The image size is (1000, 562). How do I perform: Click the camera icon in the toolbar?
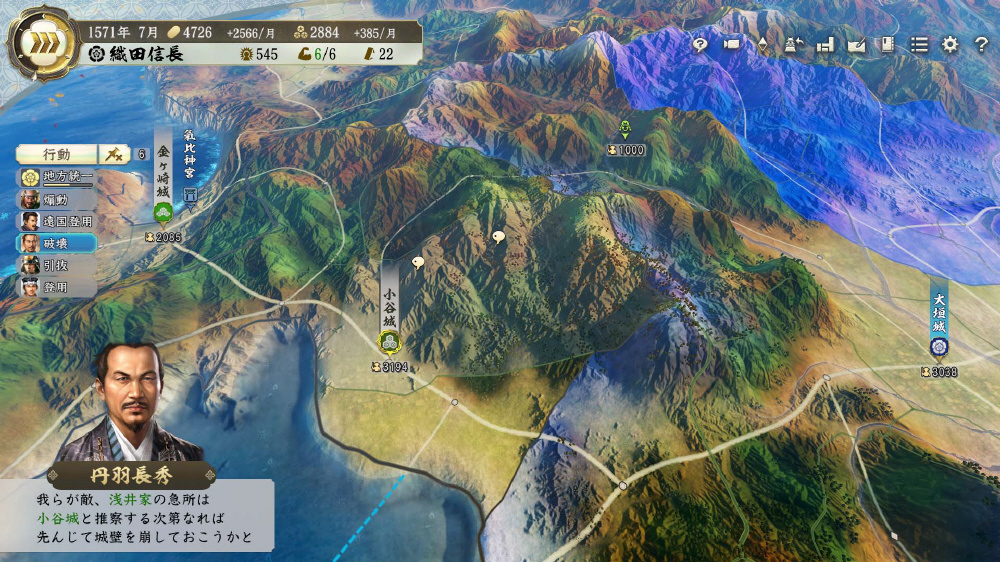click(x=731, y=45)
